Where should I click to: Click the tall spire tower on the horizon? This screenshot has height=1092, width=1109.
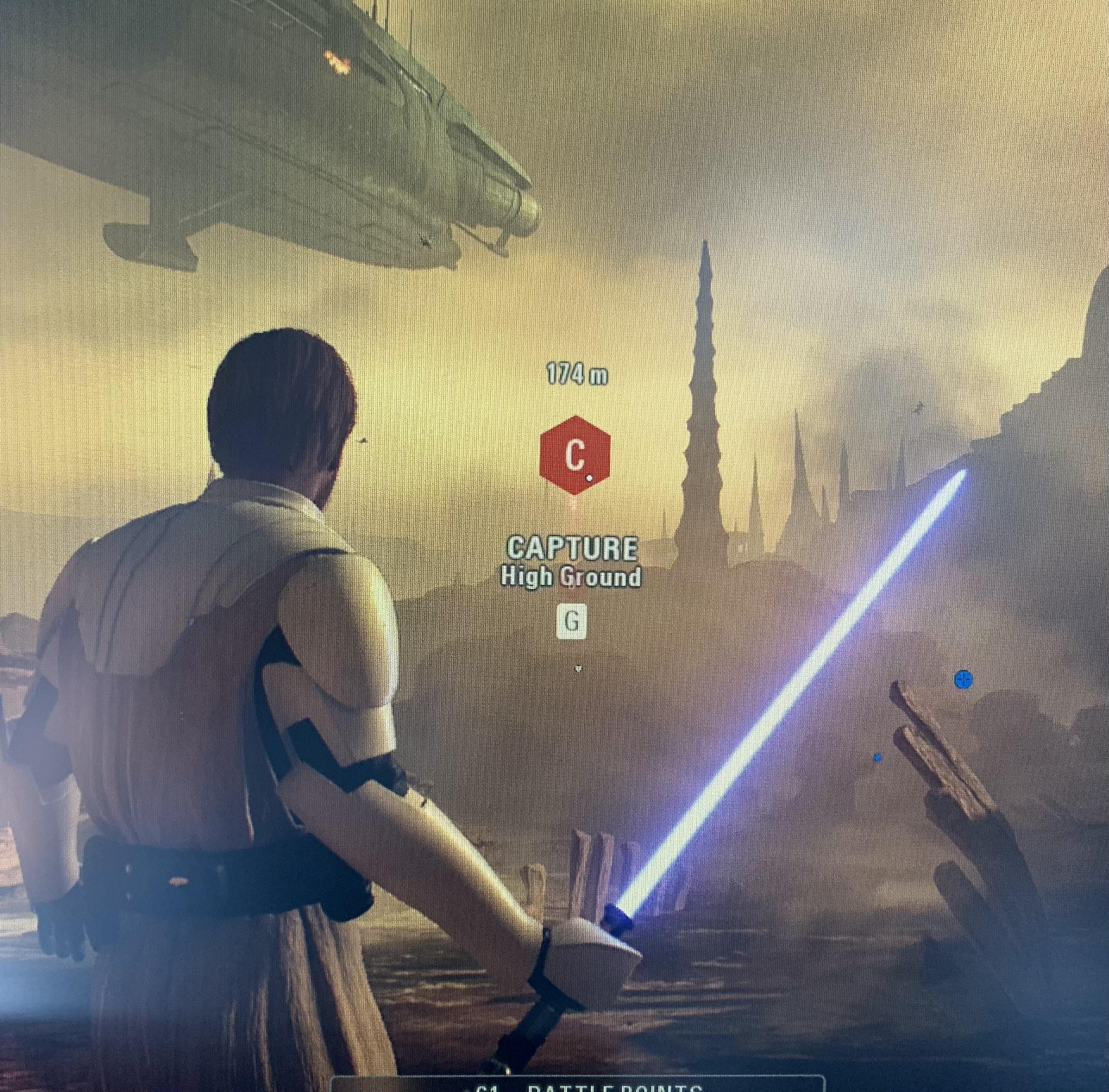(703, 373)
